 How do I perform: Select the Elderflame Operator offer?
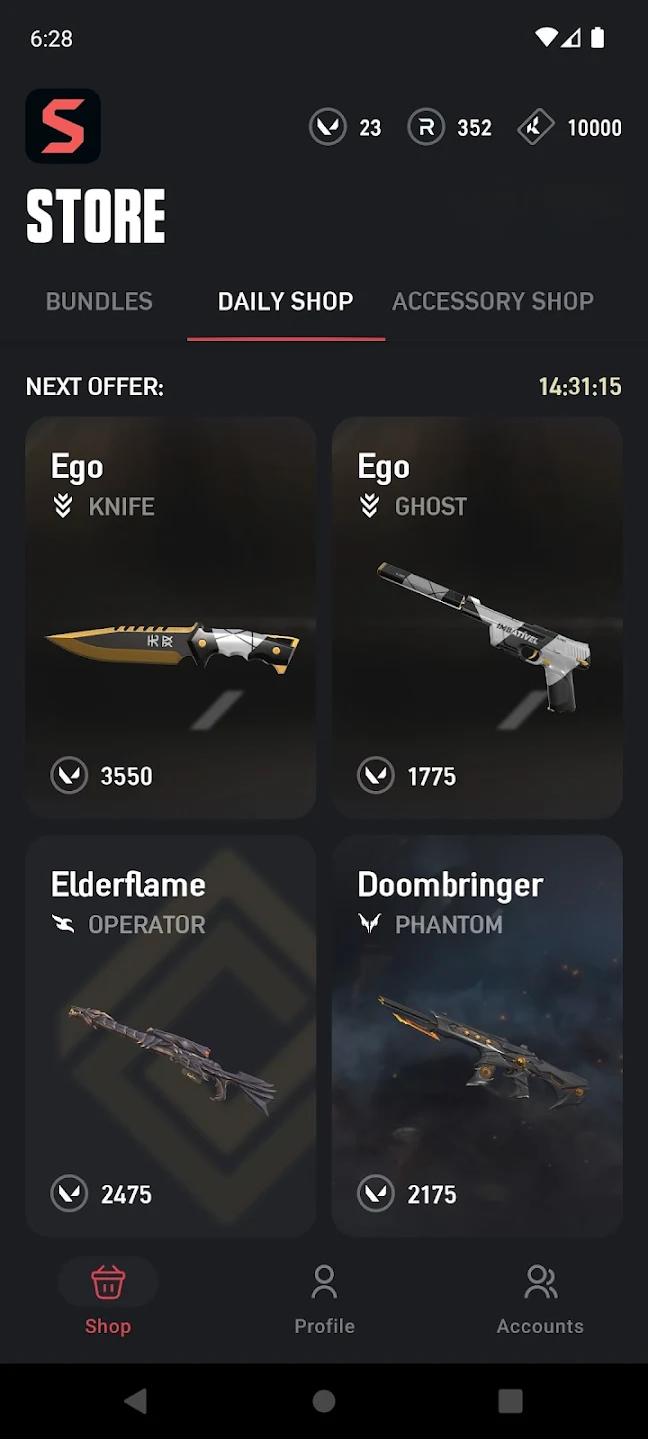click(171, 1035)
